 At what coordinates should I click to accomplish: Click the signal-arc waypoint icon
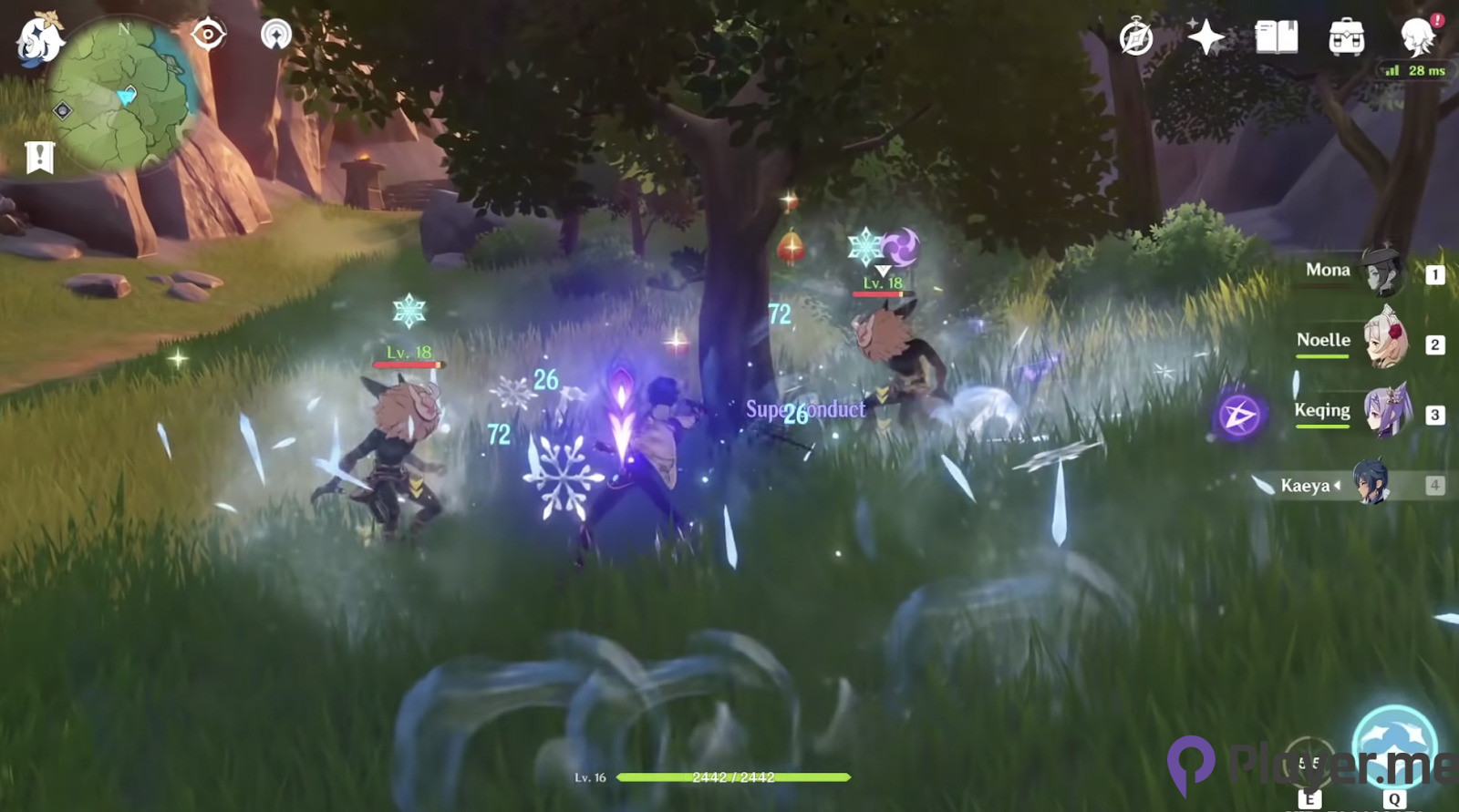pos(275,36)
